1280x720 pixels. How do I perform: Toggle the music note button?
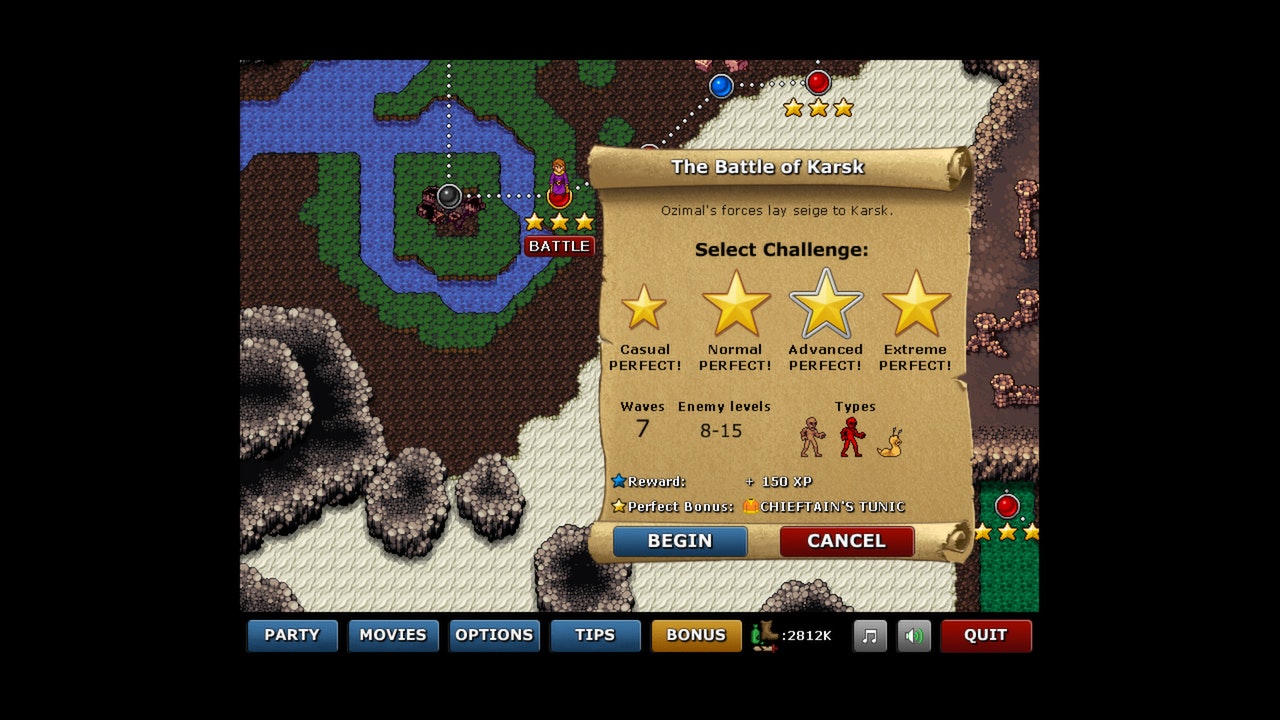[869, 635]
